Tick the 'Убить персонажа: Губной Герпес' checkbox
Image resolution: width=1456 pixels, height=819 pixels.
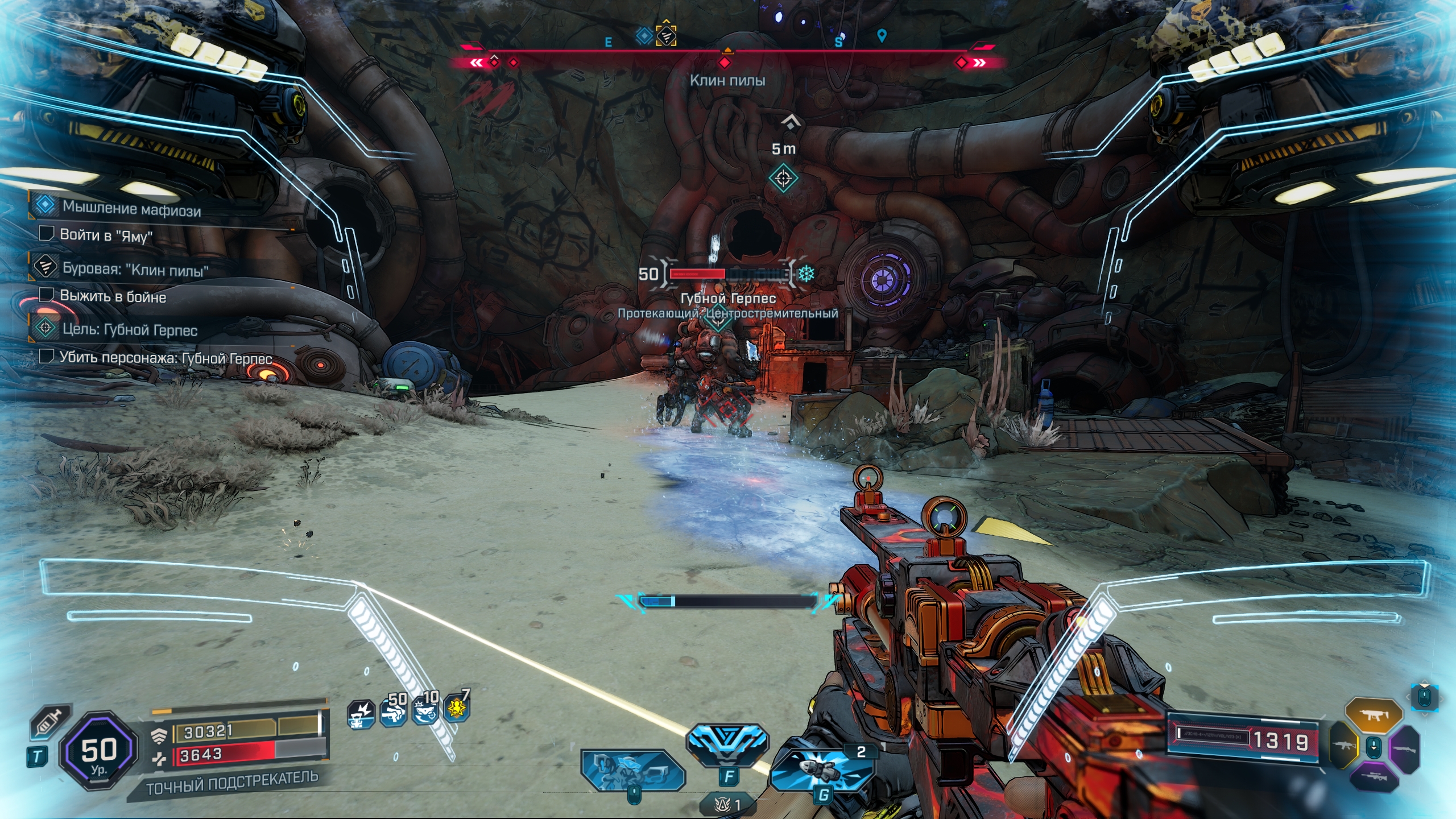click(46, 356)
